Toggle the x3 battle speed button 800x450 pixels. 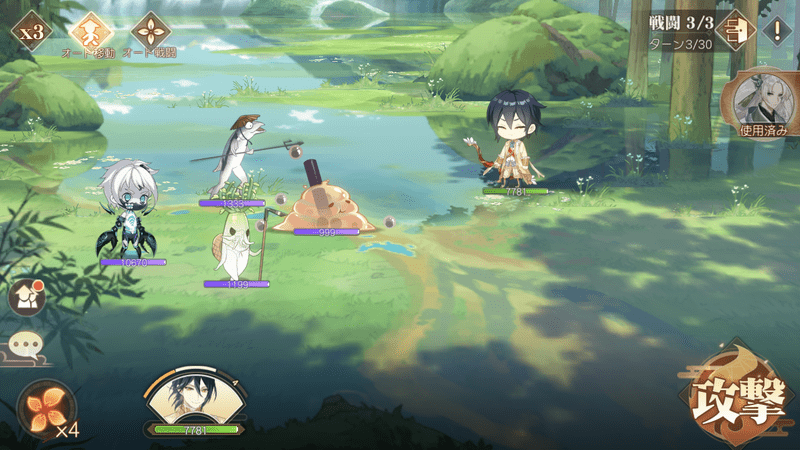(x=32, y=31)
